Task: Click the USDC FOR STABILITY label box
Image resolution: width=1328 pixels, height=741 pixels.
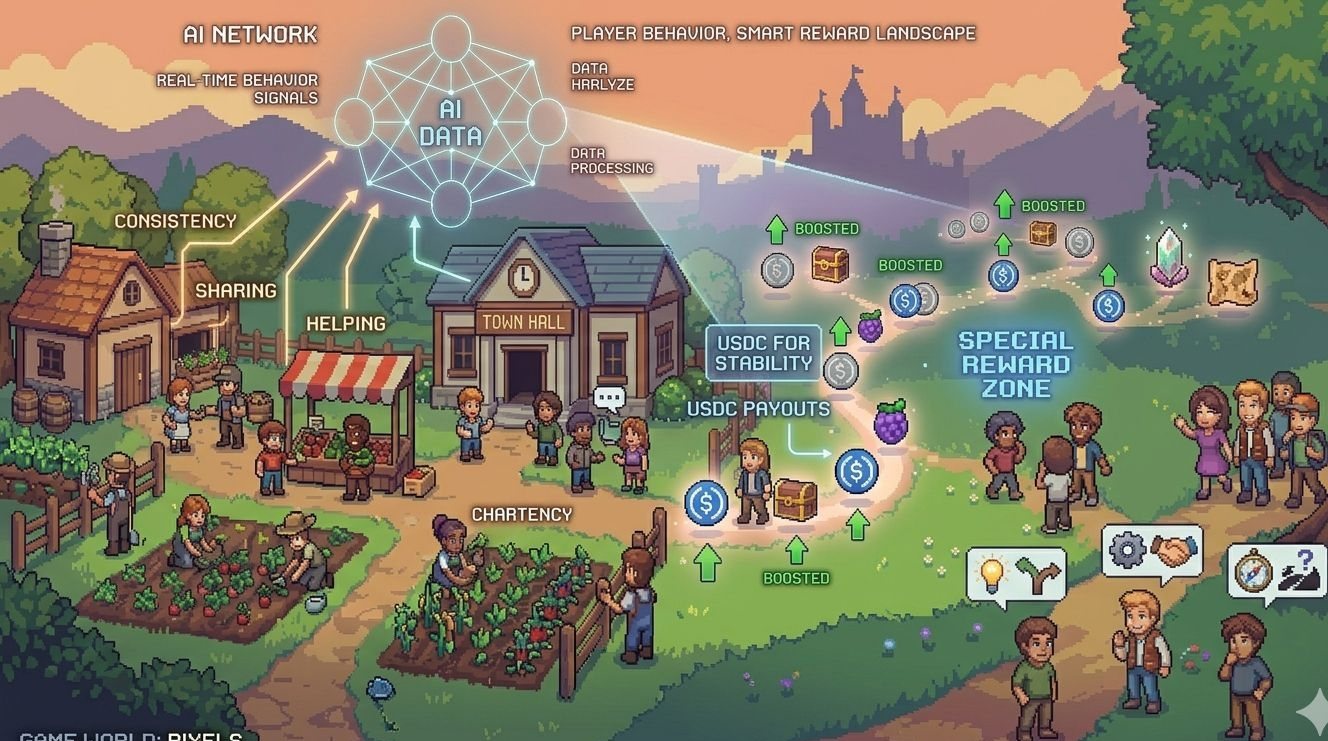Action: (x=764, y=352)
